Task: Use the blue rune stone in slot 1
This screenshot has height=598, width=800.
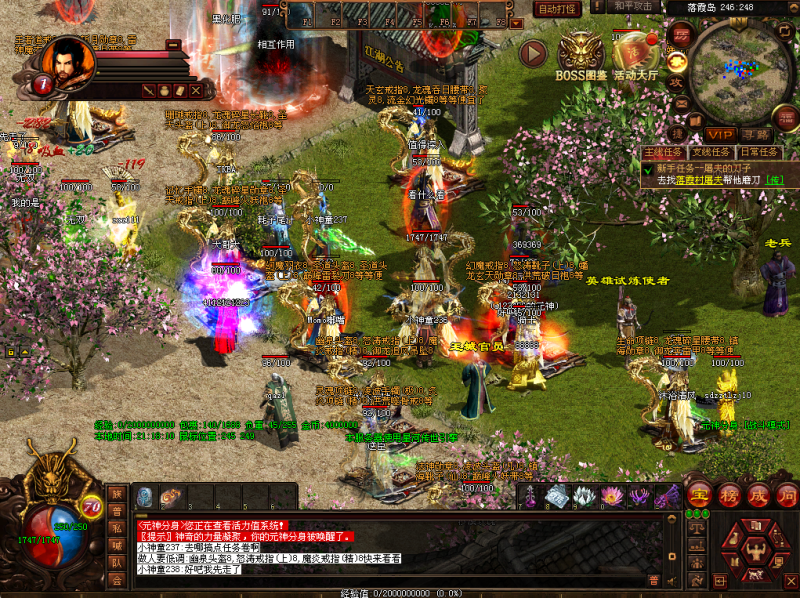Action: 145,495
